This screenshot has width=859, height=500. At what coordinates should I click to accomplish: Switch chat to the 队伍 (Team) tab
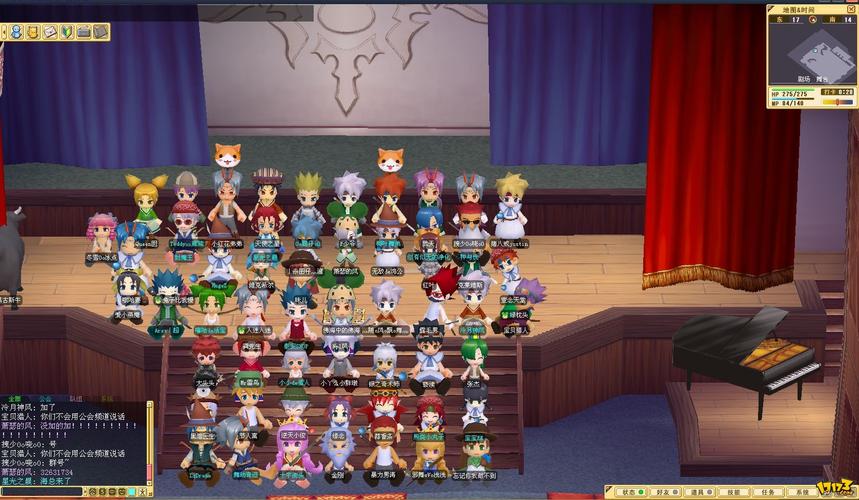coord(75,398)
